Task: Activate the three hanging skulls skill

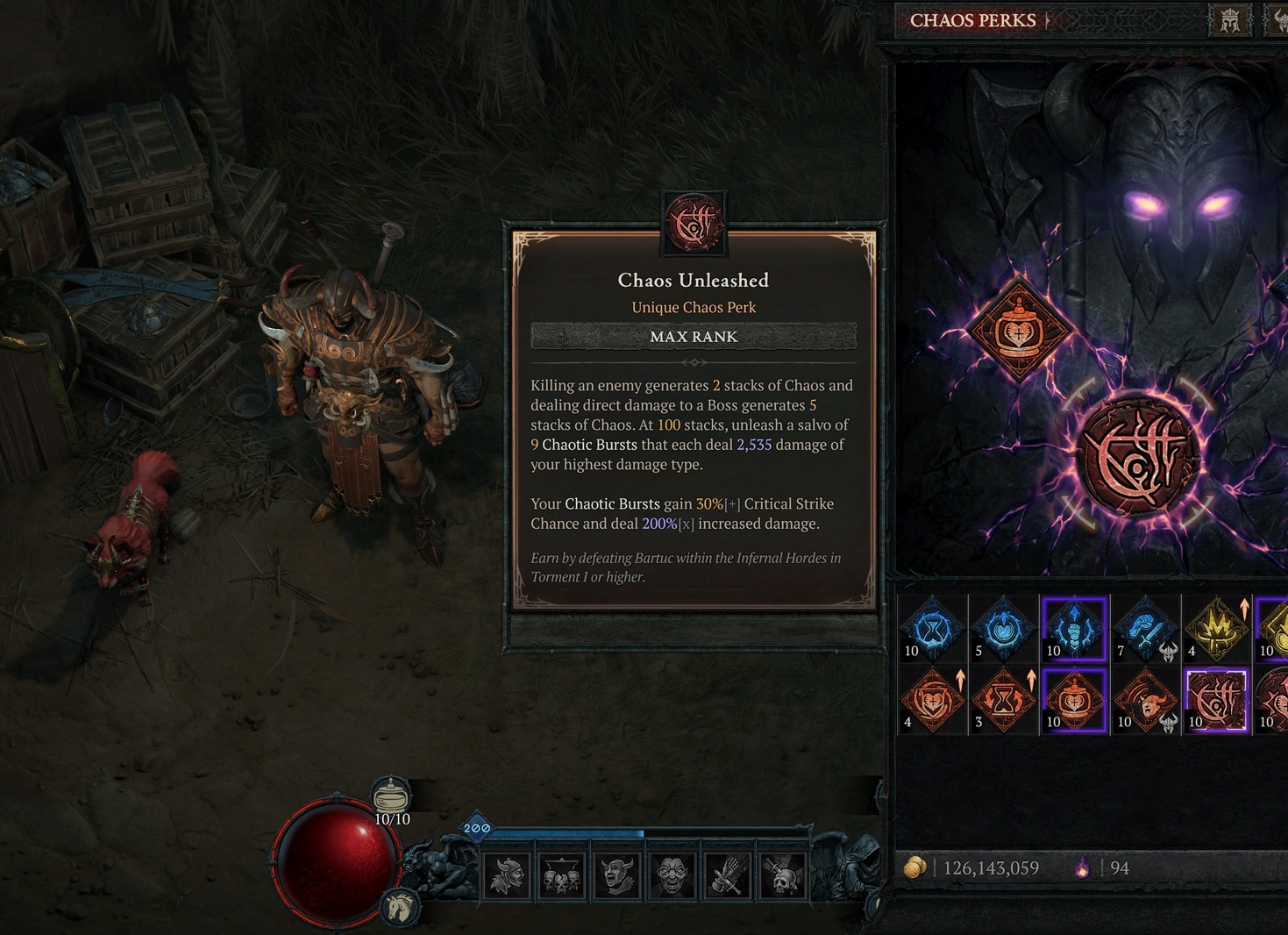Action: pos(562,875)
